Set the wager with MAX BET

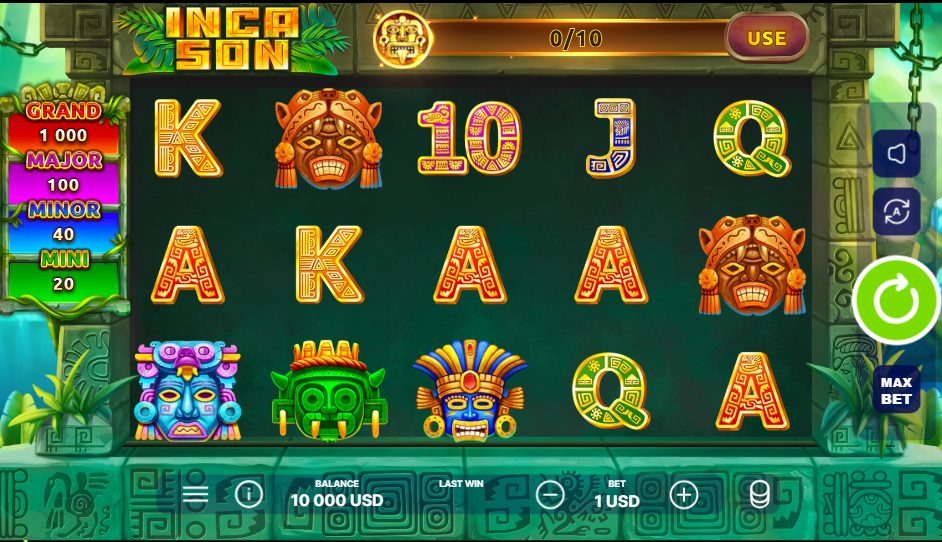pyautogui.click(x=896, y=390)
